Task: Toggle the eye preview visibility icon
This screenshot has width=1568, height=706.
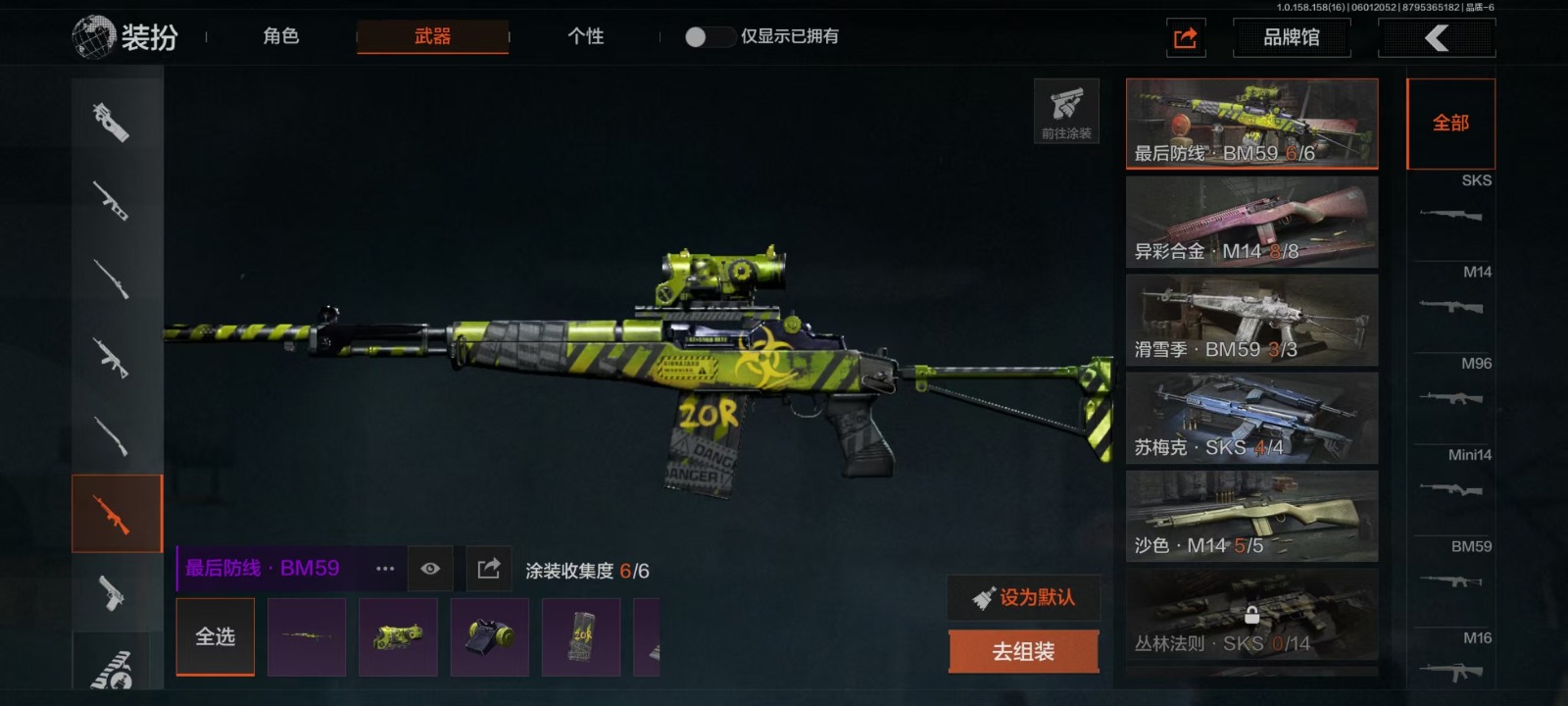Action: pos(430,569)
